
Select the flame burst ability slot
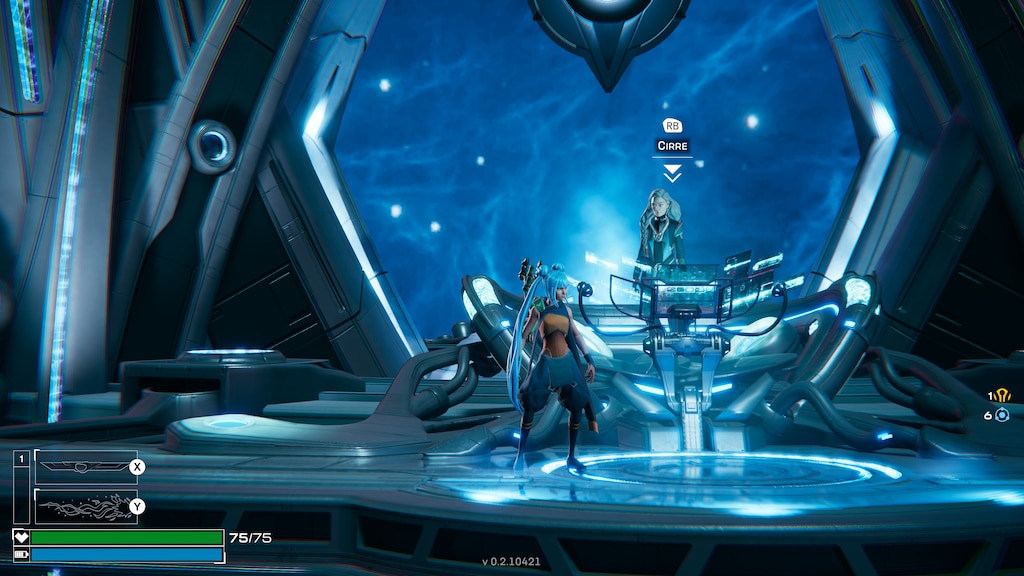86,506
